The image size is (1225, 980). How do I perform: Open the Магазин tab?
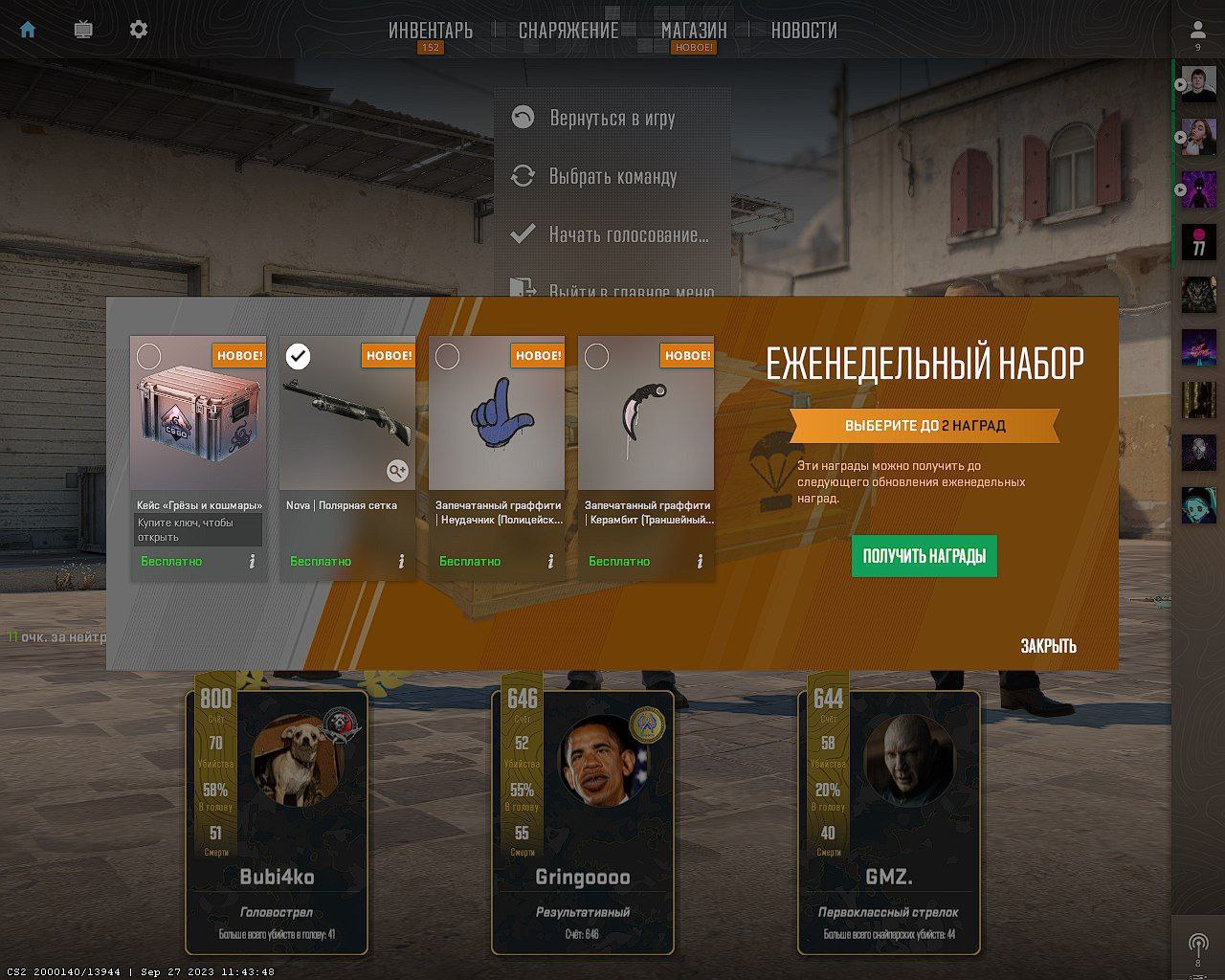click(x=694, y=31)
